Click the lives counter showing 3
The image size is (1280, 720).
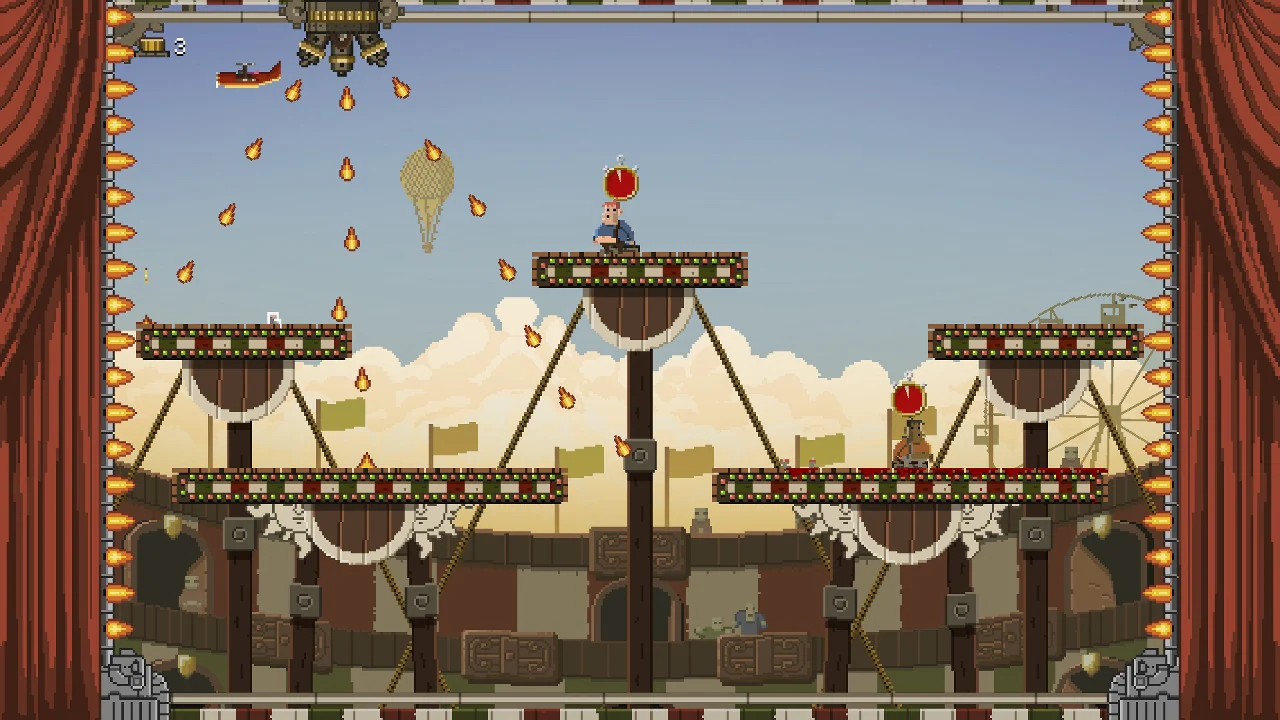178,45
